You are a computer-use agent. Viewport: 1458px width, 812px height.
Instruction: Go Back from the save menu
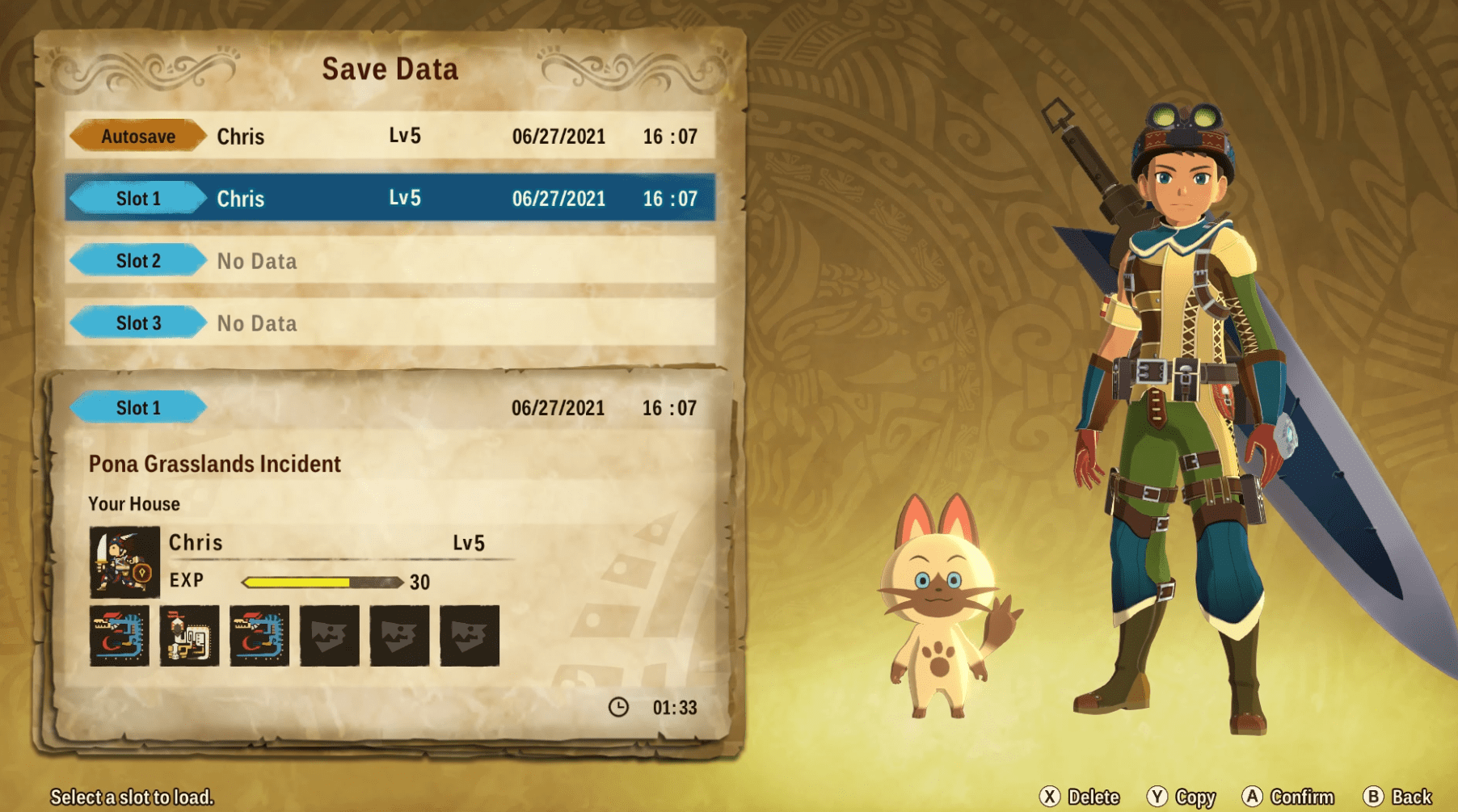click(1398, 797)
